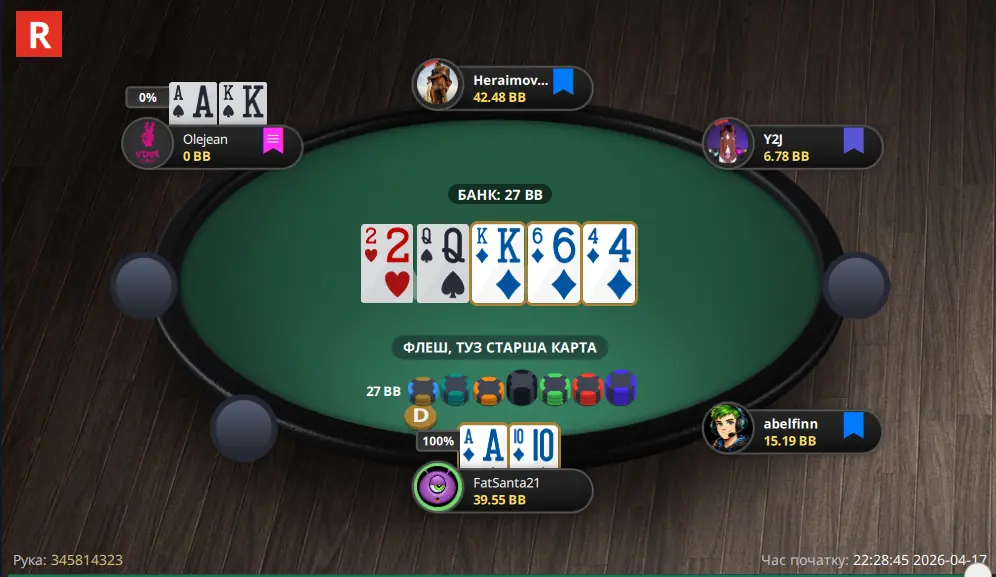Select the Heraimov player panel
The width and height of the screenshot is (996, 577).
pos(505,89)
